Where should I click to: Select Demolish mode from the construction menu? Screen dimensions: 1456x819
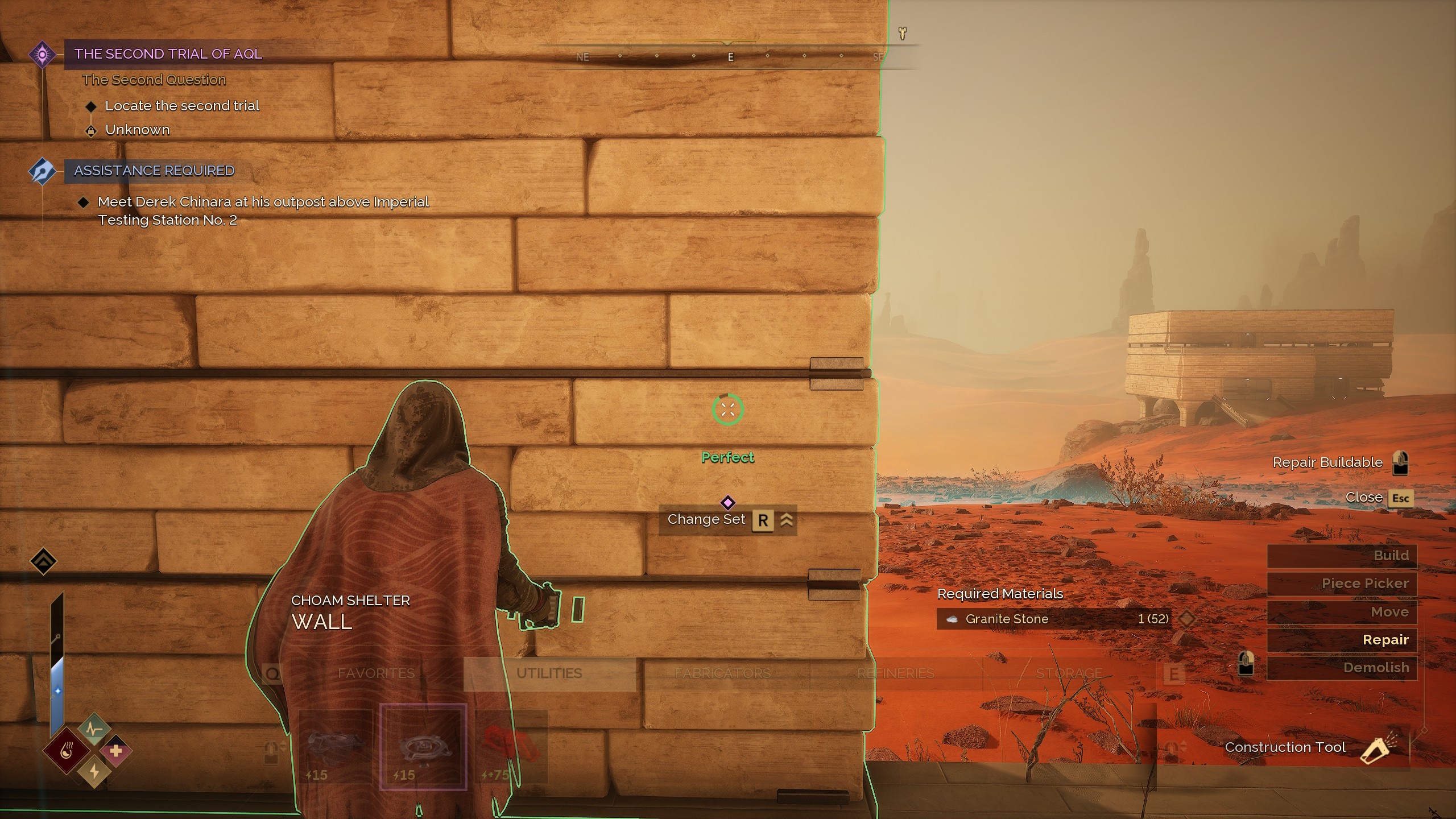(x=1377, y=667)
